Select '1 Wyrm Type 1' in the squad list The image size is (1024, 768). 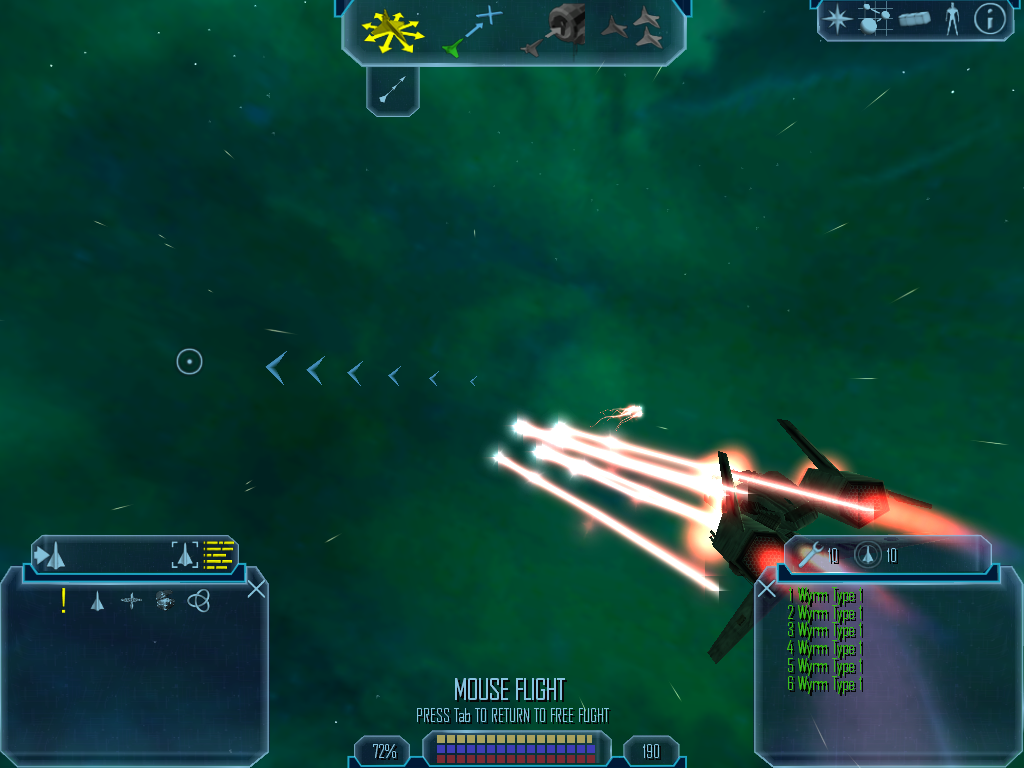coord(825,596)
